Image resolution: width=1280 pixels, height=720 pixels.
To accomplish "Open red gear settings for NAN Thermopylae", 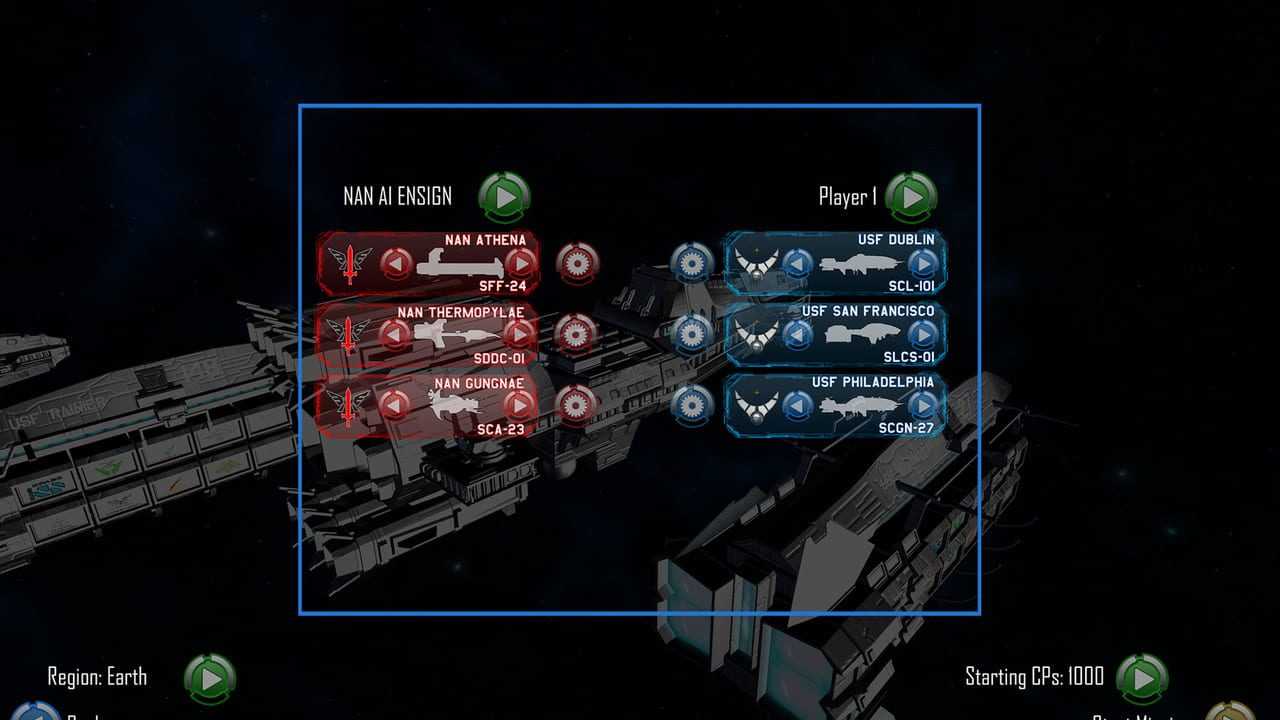I will pyautogui.click(x=576, y=334).
